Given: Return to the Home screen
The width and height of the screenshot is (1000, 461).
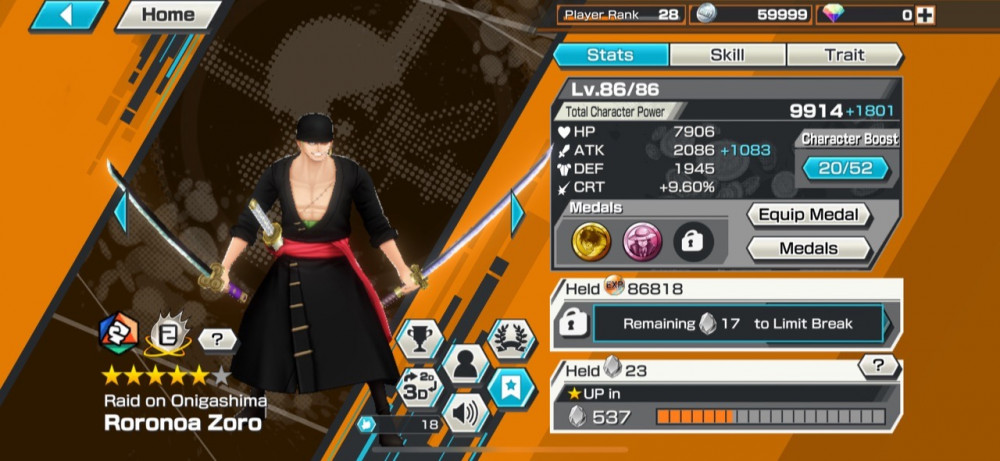Looking at the screenshot, I should [x=167, y=15].
